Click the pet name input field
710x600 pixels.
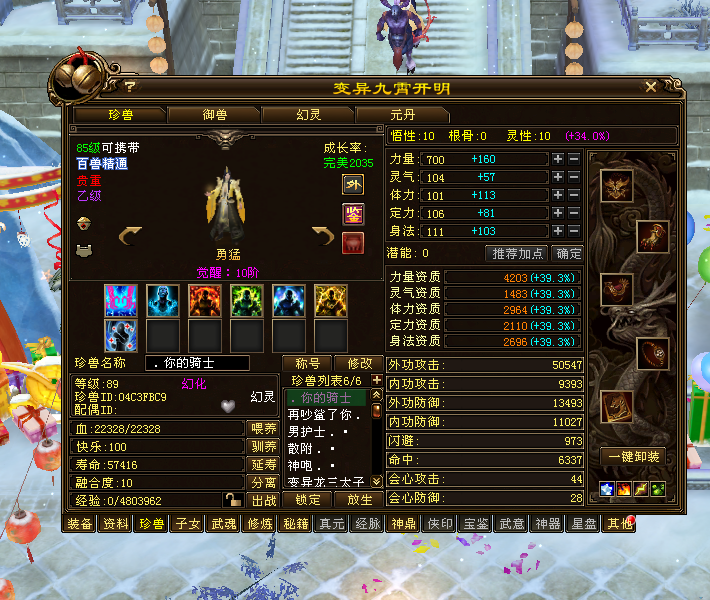pyautogui.click(x=208, y=363)
